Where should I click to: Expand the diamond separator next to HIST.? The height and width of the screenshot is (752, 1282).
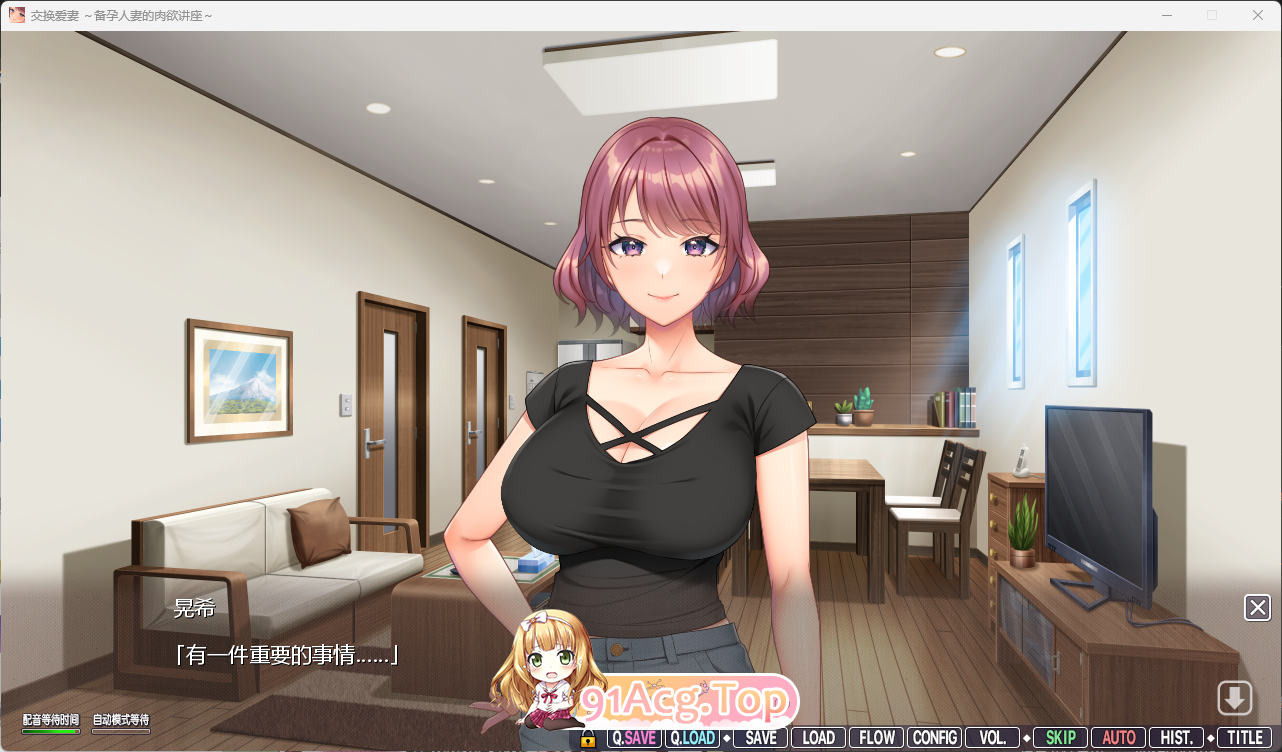point(1209,738)
